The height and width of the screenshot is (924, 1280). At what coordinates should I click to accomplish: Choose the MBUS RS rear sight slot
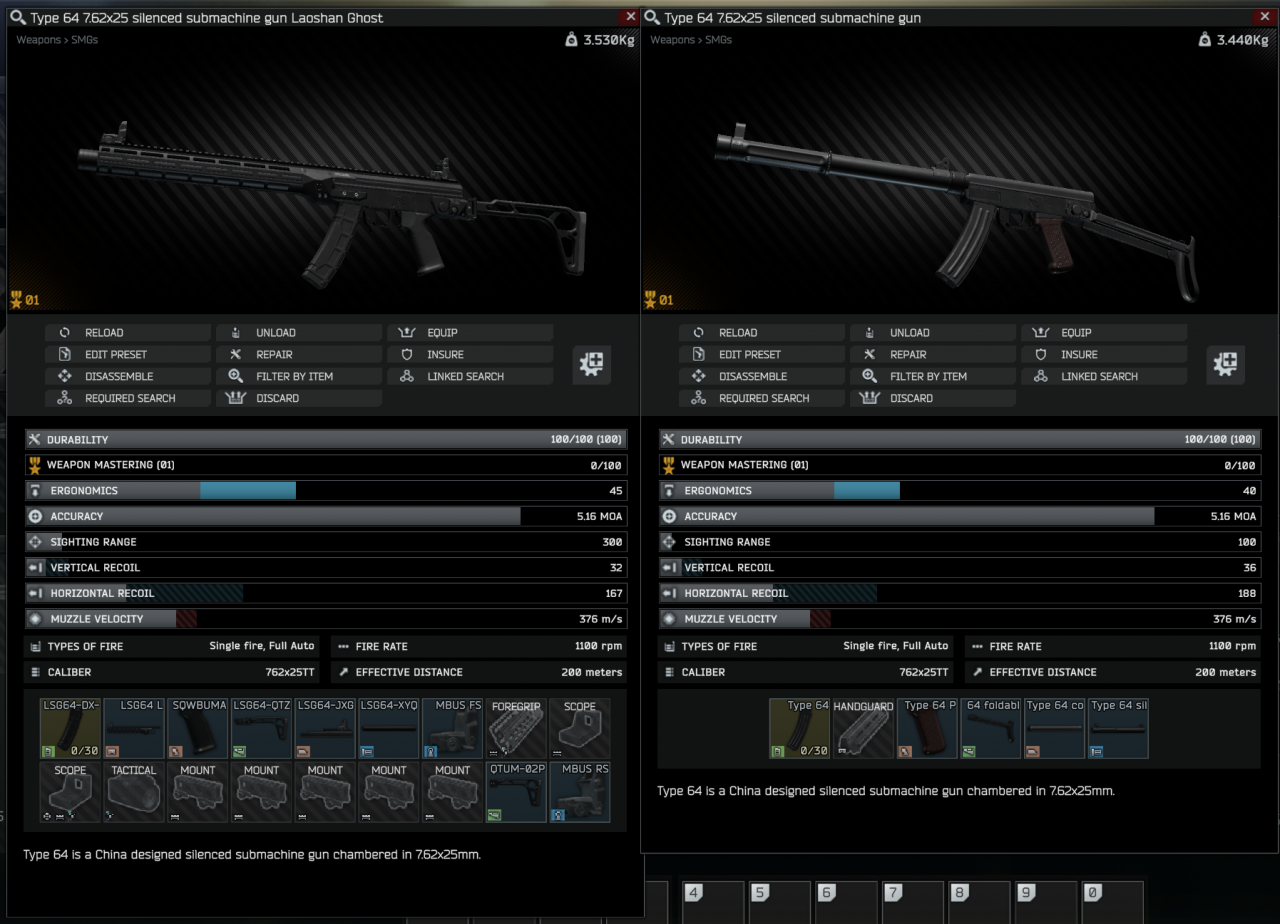(580, 792)
